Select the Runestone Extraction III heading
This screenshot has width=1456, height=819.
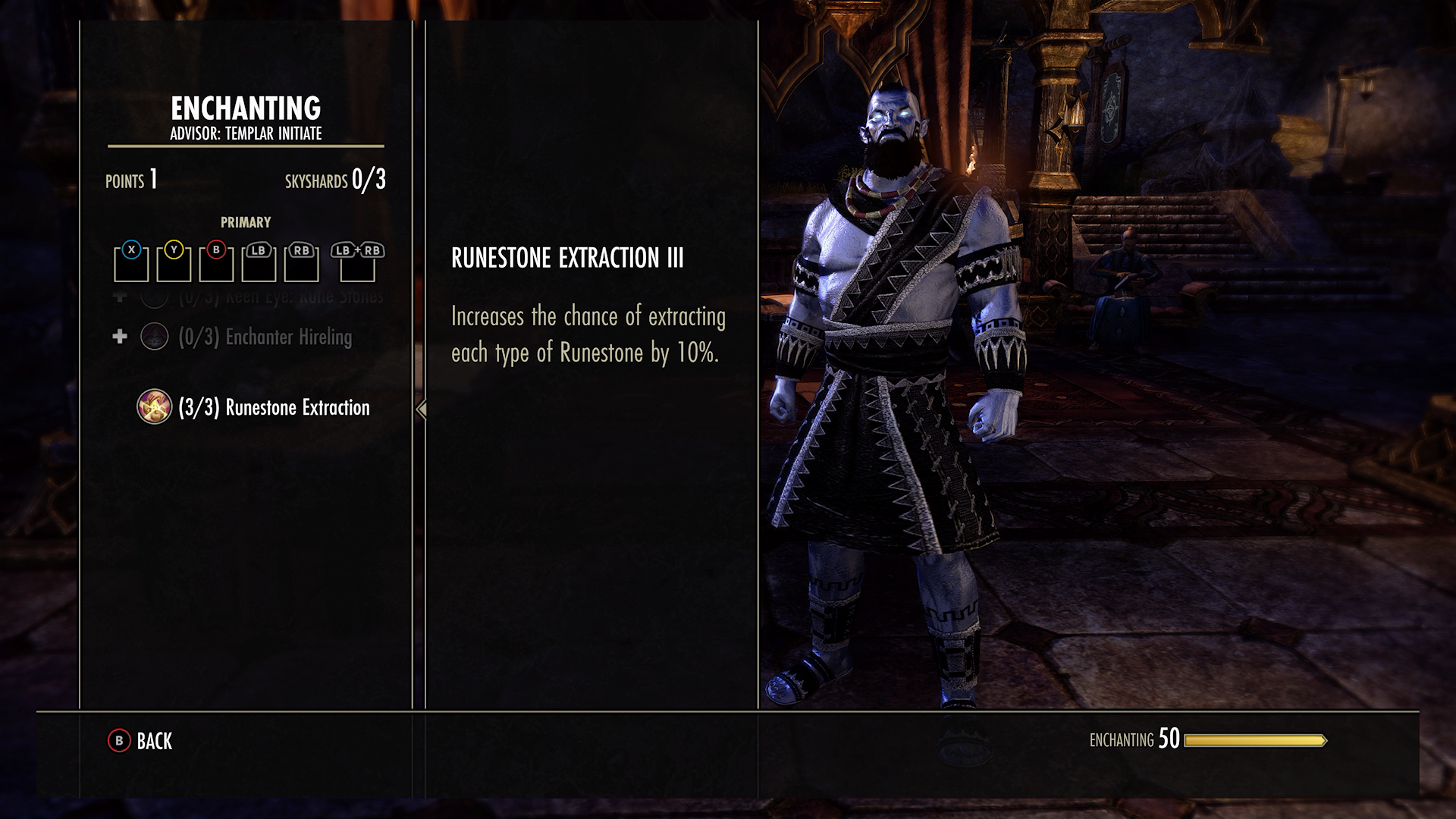[x=569, y=257]
